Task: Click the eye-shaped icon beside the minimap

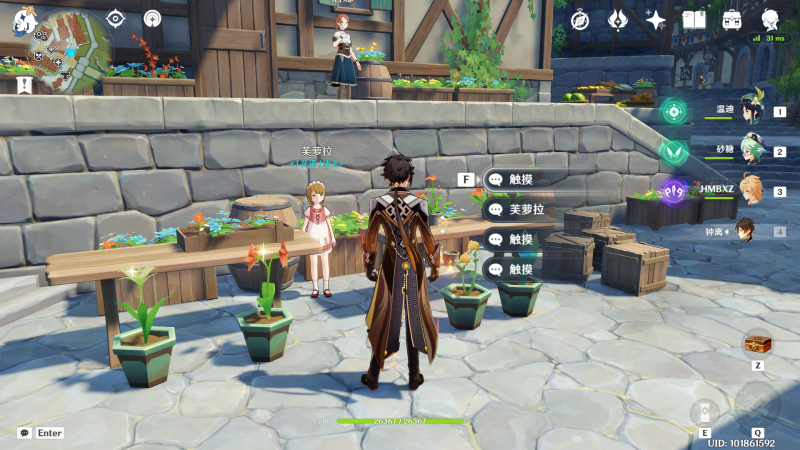Action: [116, 18]
